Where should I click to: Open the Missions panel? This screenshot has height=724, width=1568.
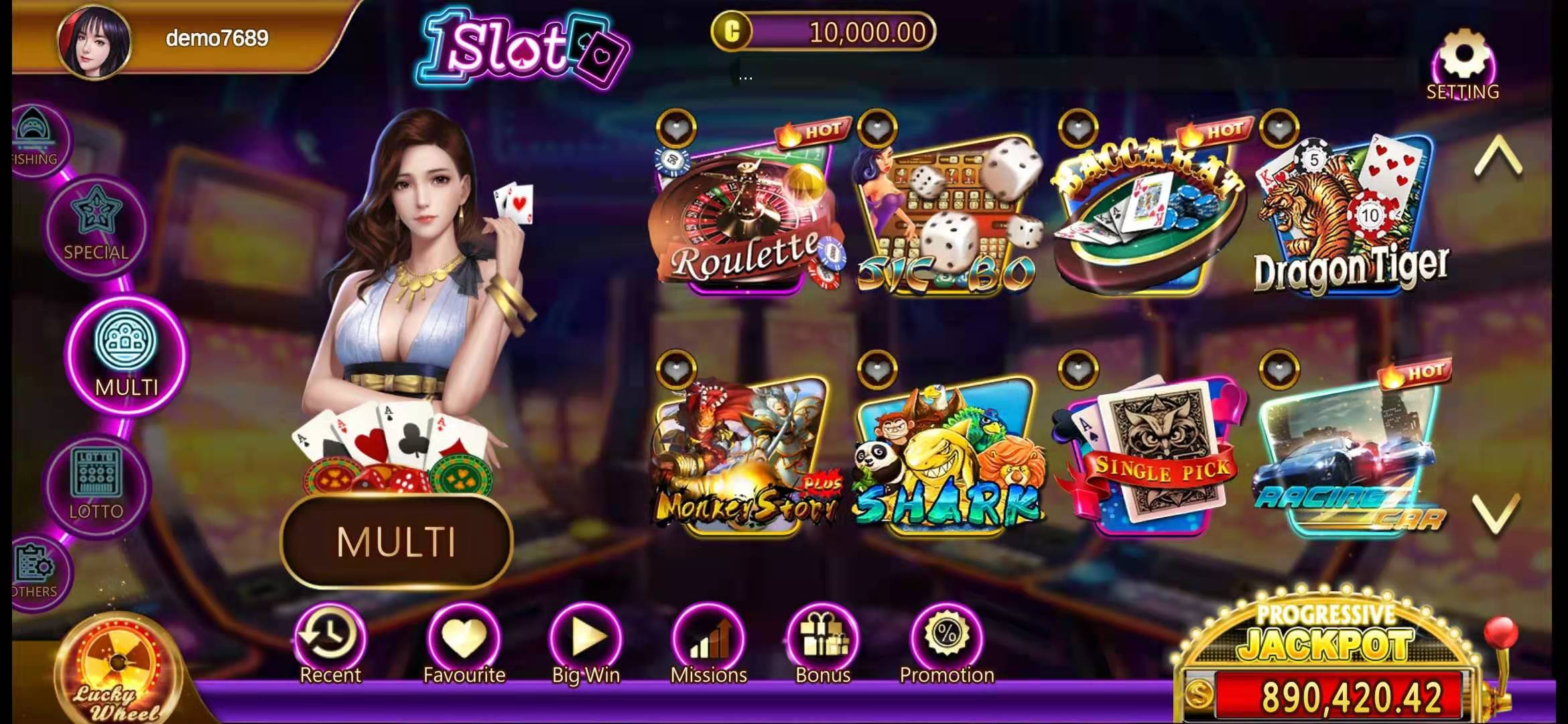tap(708, 644)
